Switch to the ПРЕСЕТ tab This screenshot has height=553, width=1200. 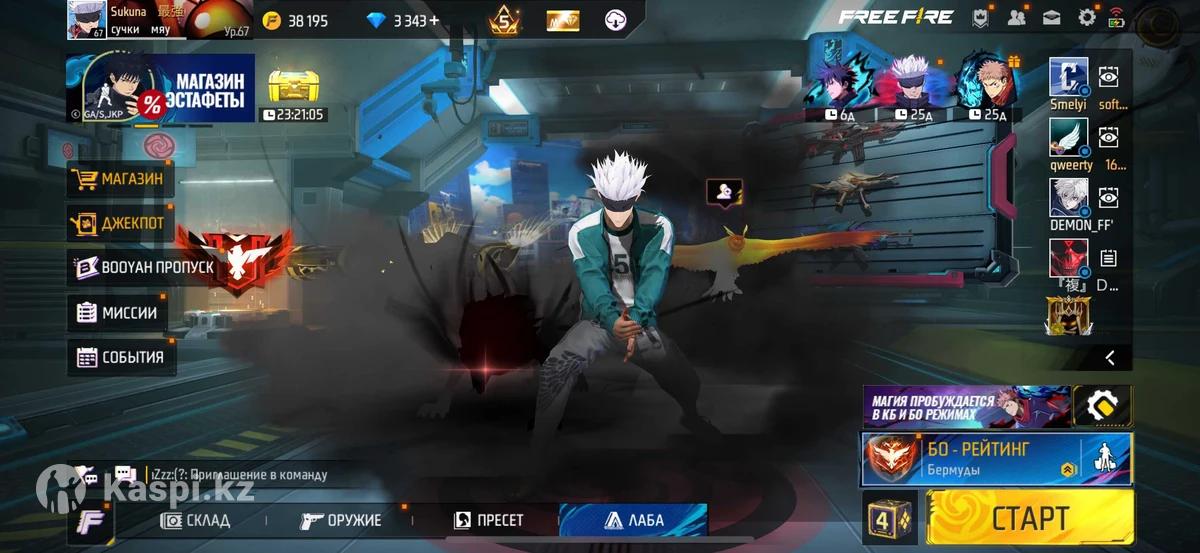coord(489,520)
